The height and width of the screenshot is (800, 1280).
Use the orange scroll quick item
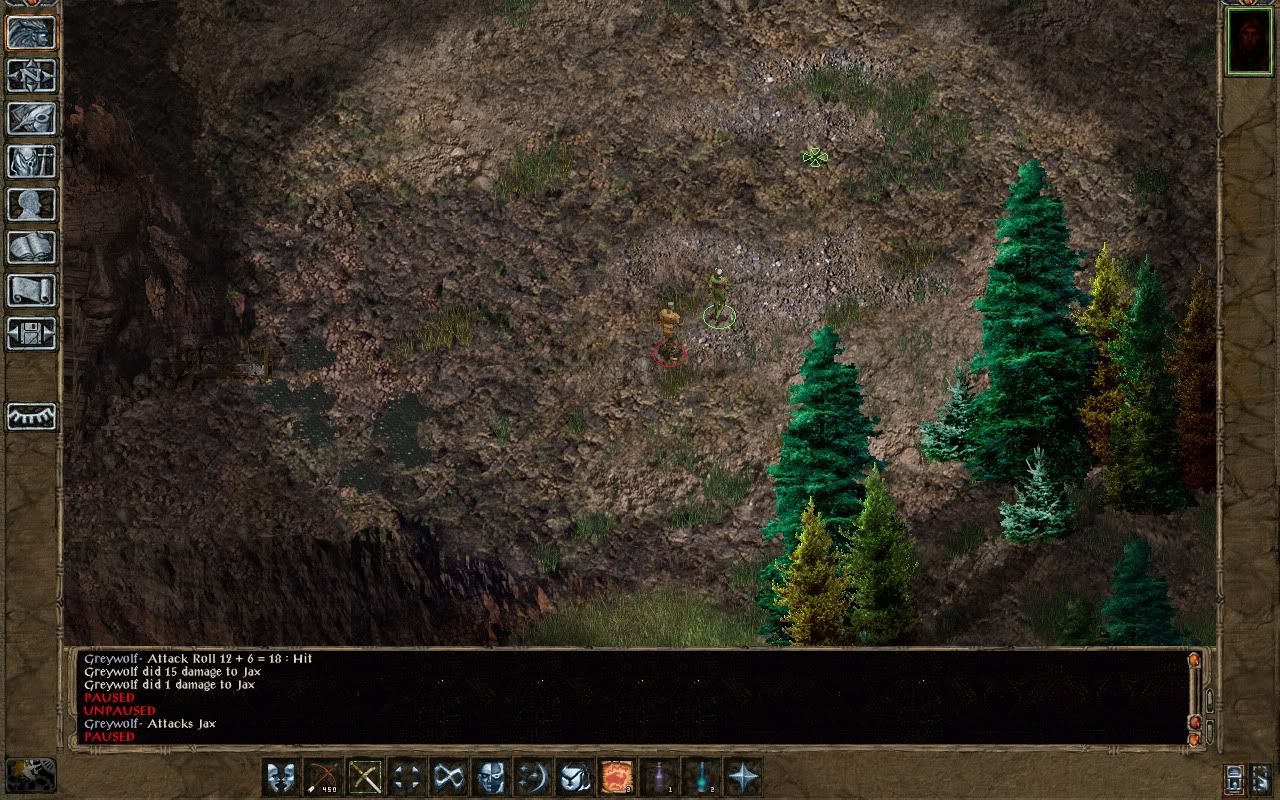click(616, 777)
